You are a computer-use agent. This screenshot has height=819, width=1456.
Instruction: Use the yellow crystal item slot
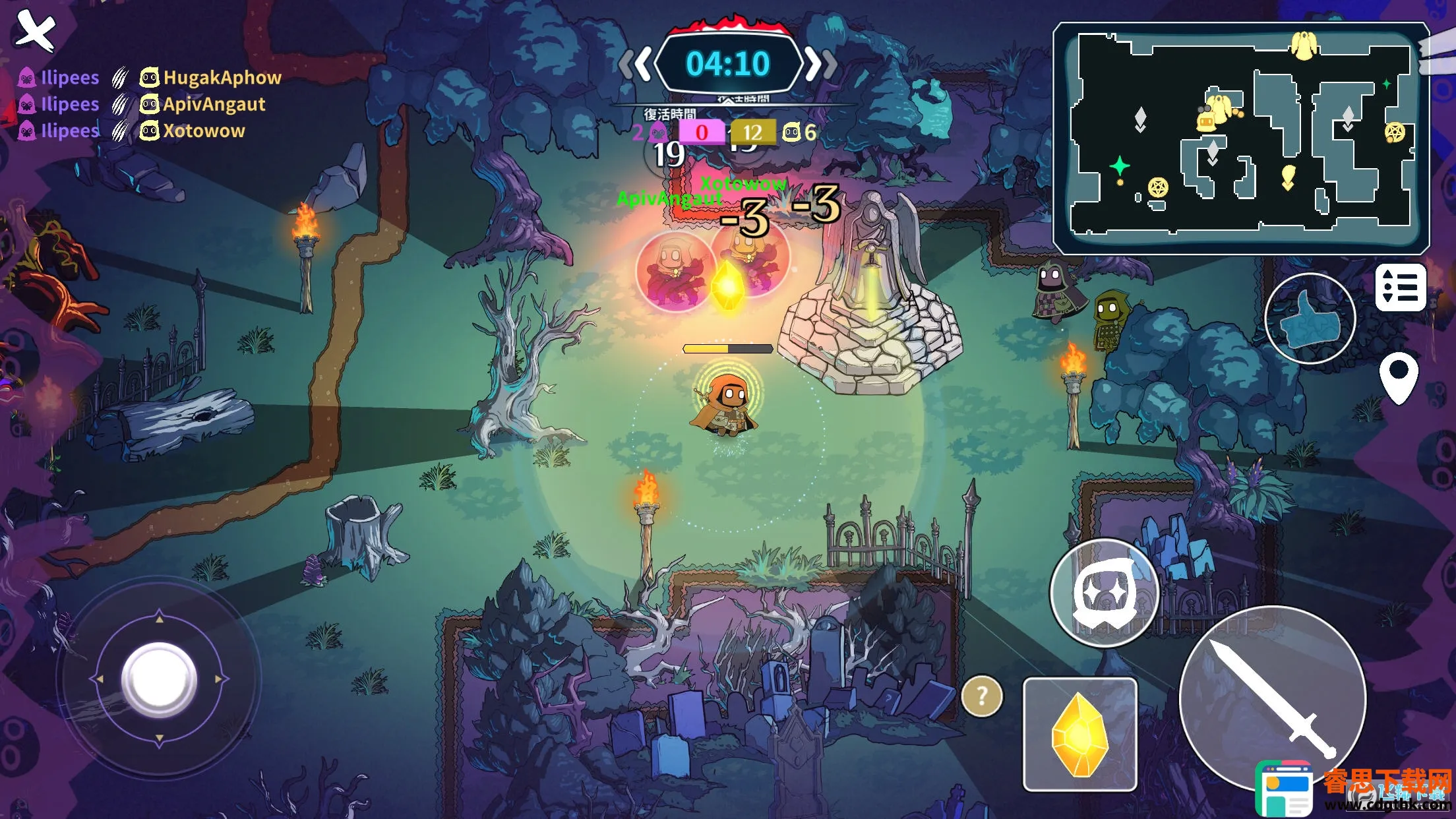(1079, 734)
